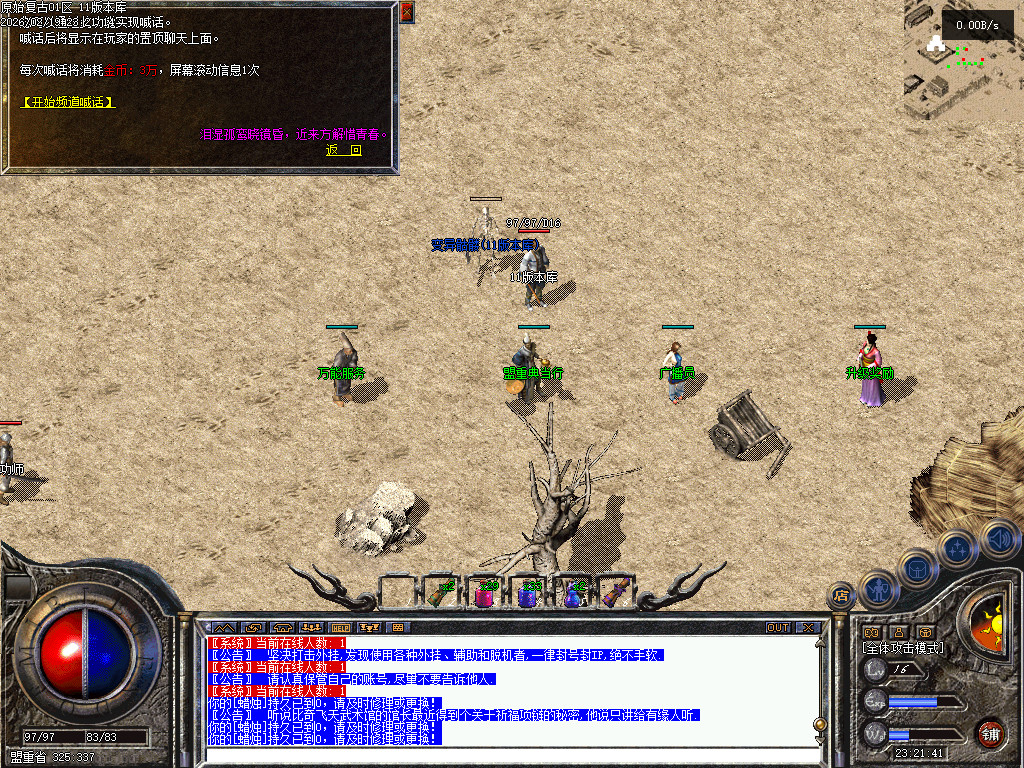Open the character equipment round button

tap(878, 588)
